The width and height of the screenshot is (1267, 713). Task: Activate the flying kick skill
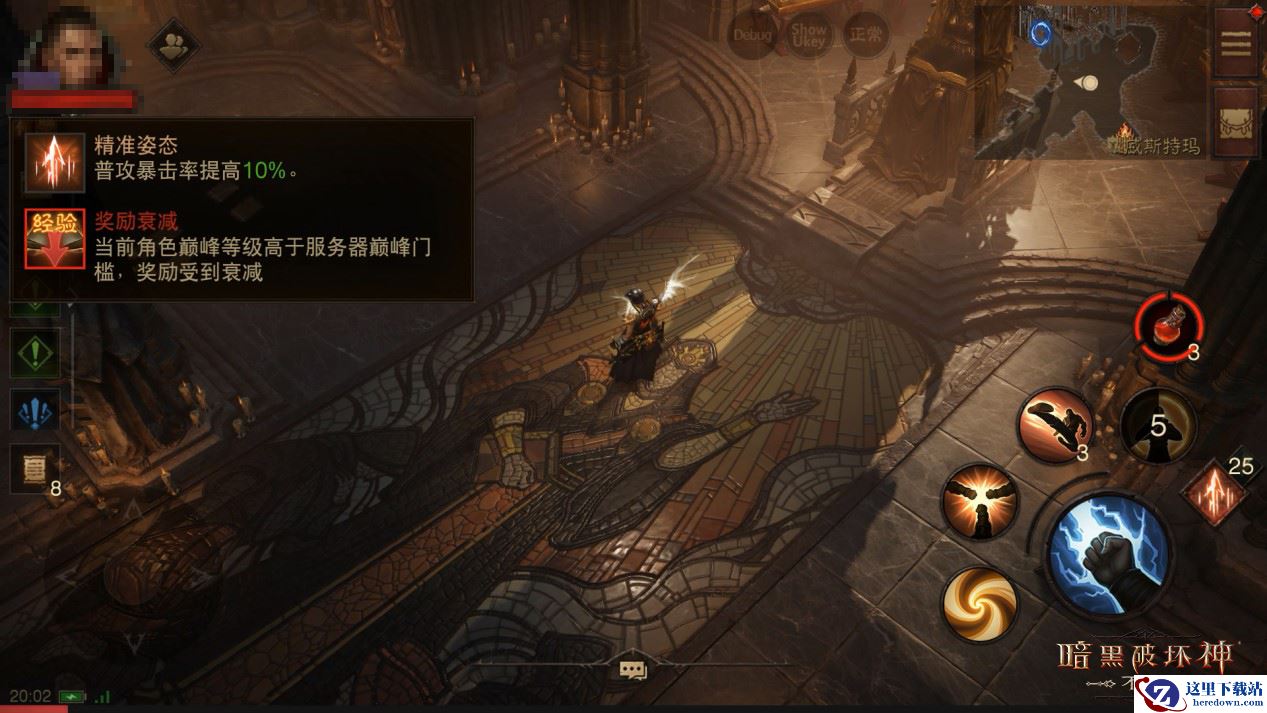point(1054,425)
